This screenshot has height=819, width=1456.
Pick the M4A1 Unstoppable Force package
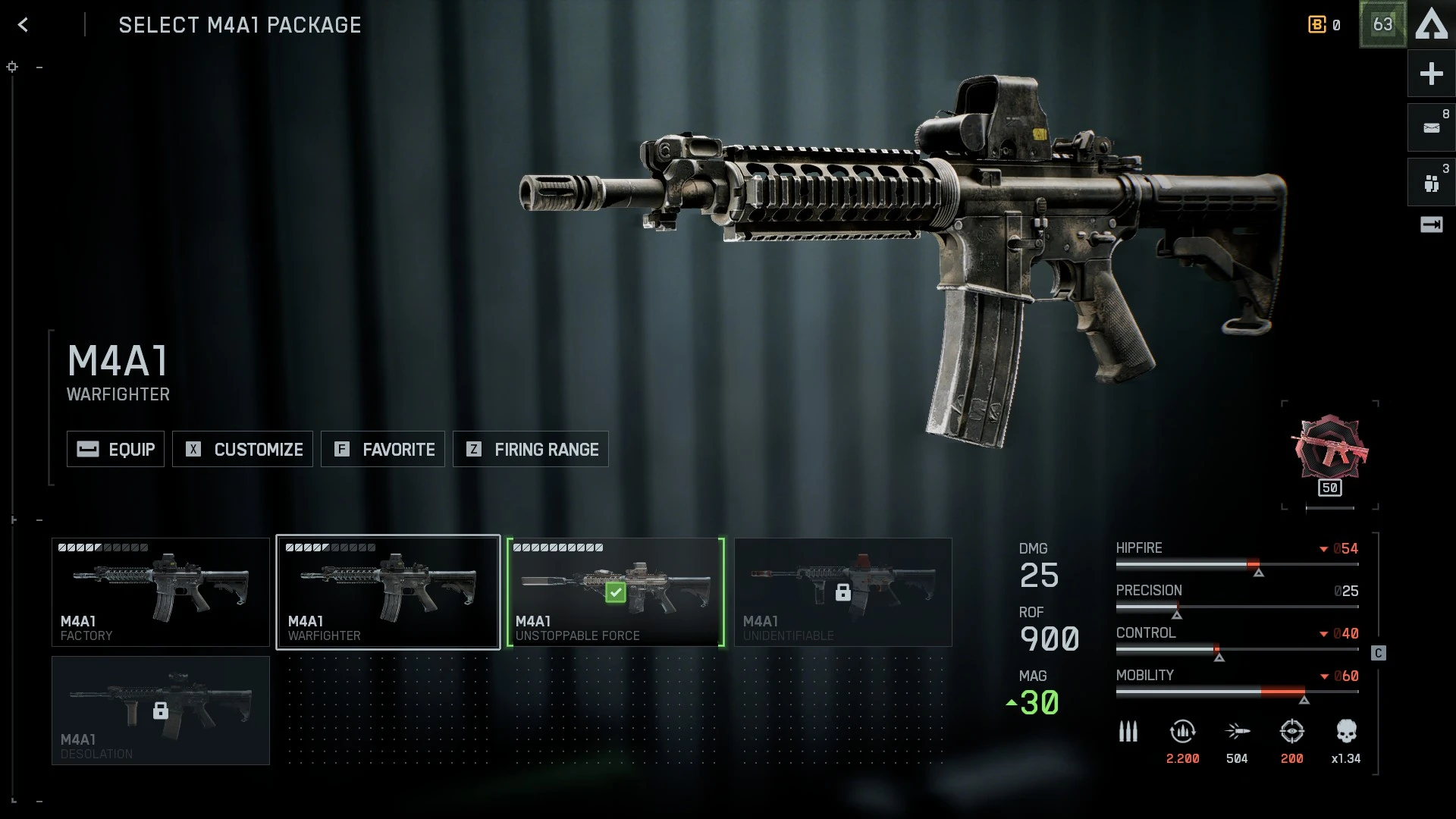pos(616,592)
